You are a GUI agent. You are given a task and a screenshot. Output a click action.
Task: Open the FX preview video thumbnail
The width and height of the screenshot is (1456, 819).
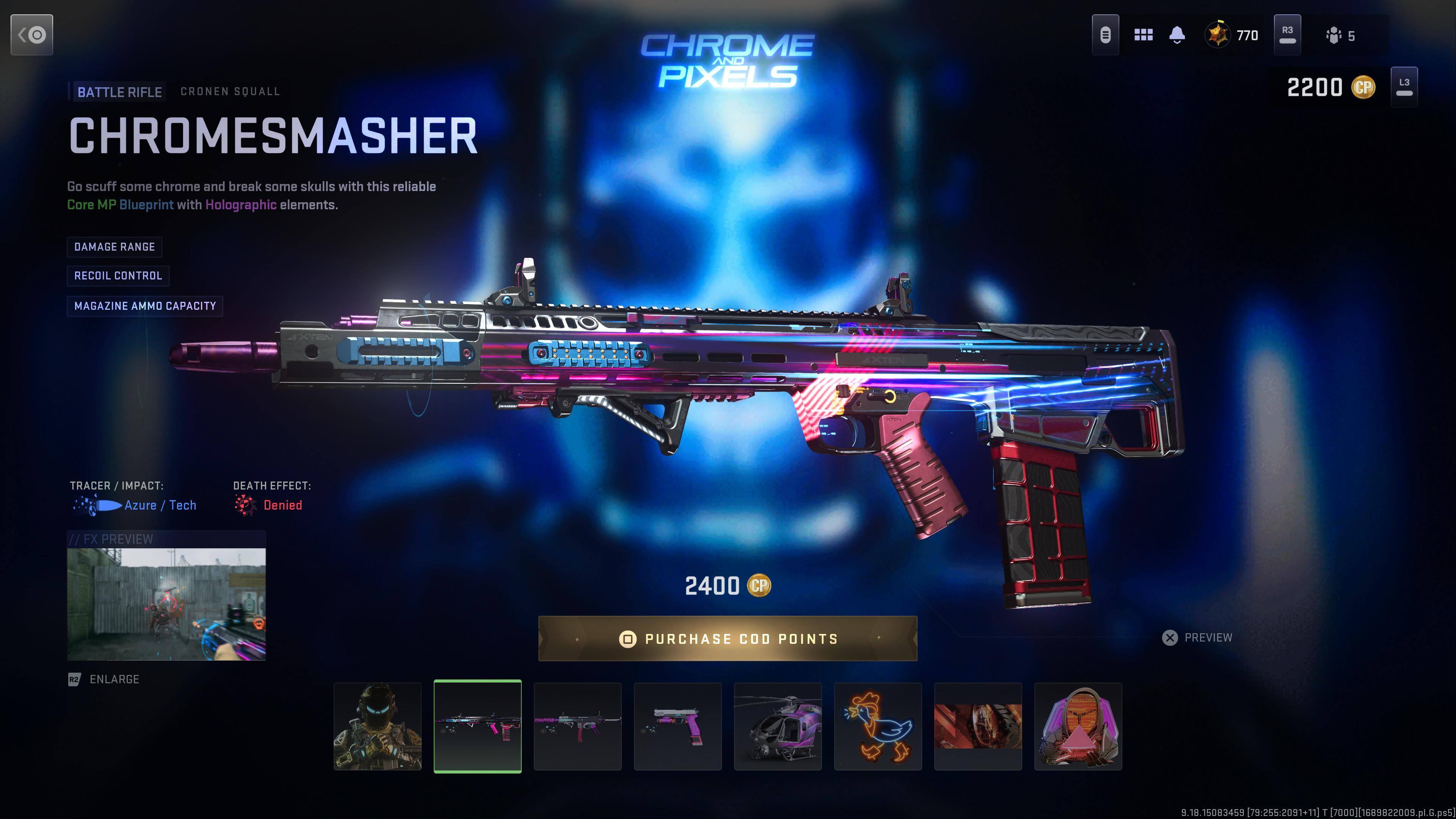pos(166,604)
